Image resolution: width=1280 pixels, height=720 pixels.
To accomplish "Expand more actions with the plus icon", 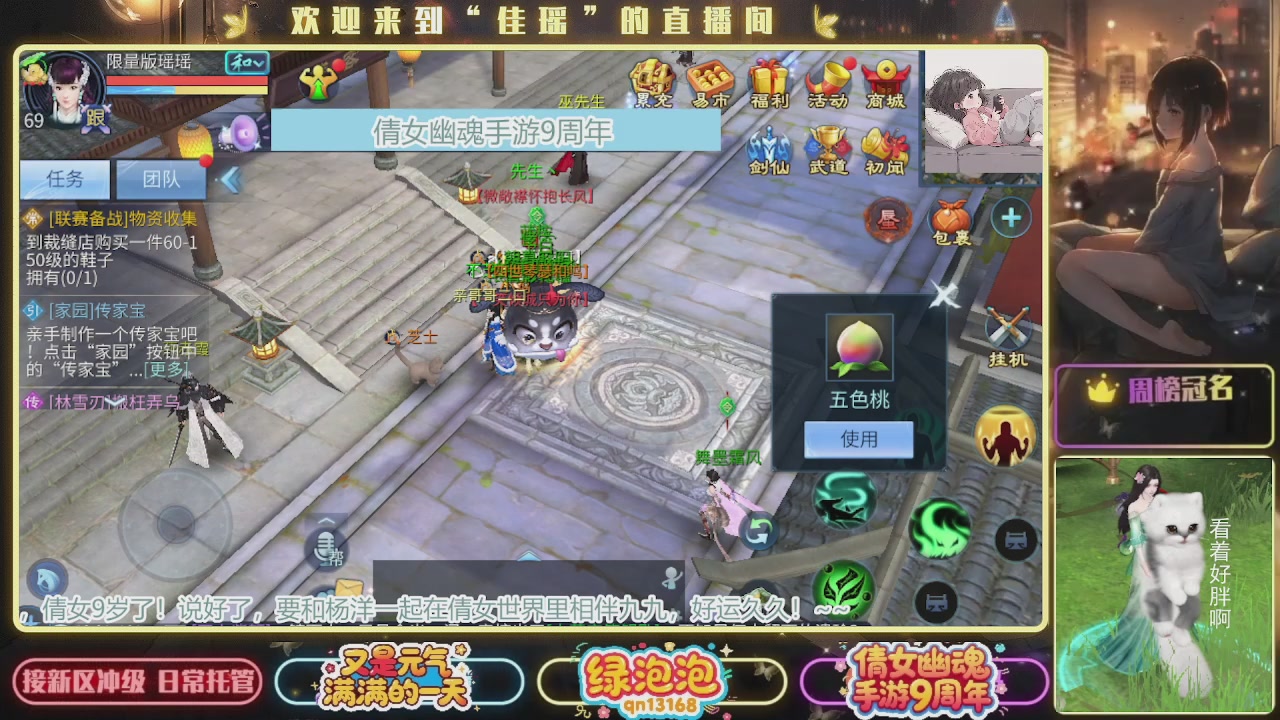I will [x=1010, y=217].
